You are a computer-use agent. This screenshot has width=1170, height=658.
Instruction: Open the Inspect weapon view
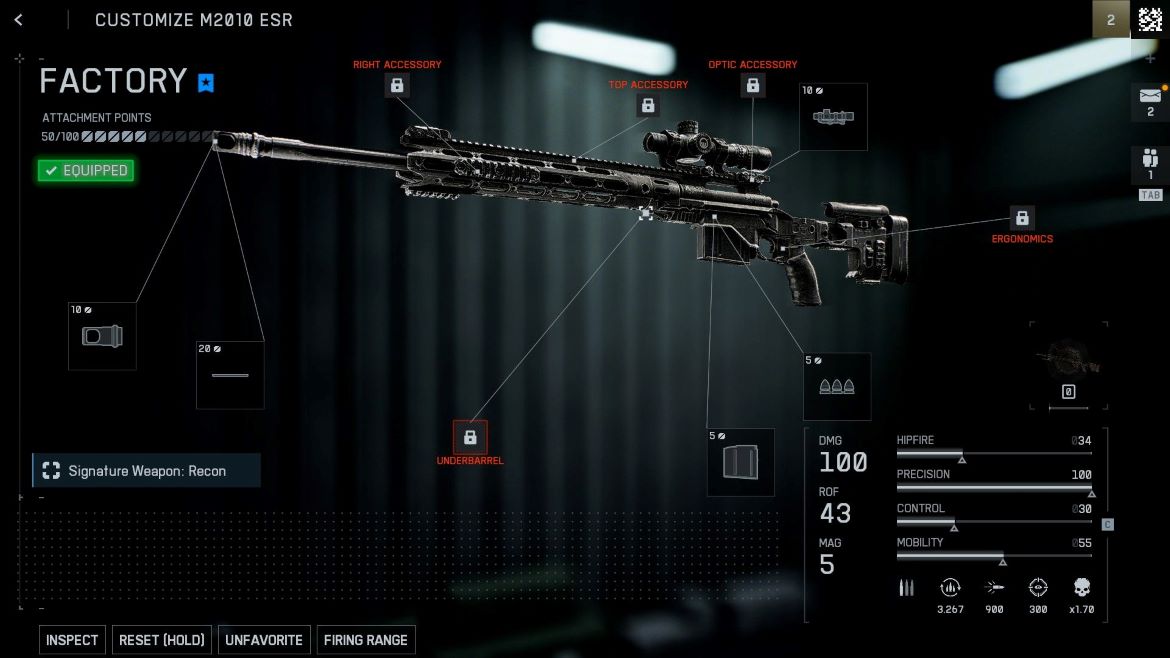[x=72, y=640]
